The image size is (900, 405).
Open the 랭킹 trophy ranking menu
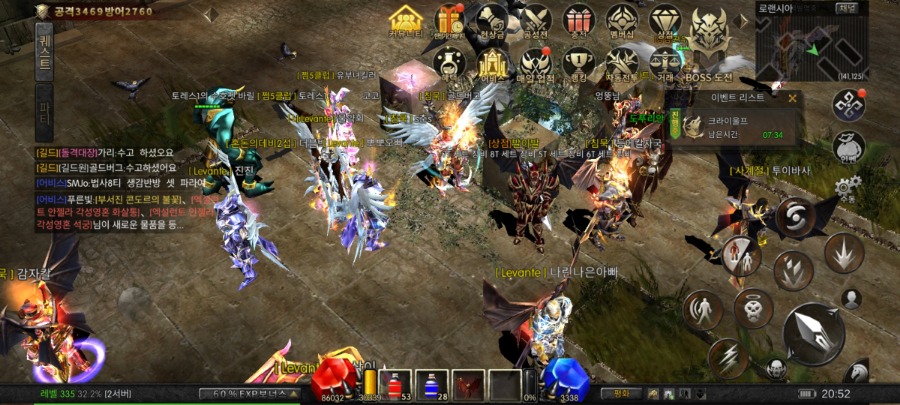[578, 62]
